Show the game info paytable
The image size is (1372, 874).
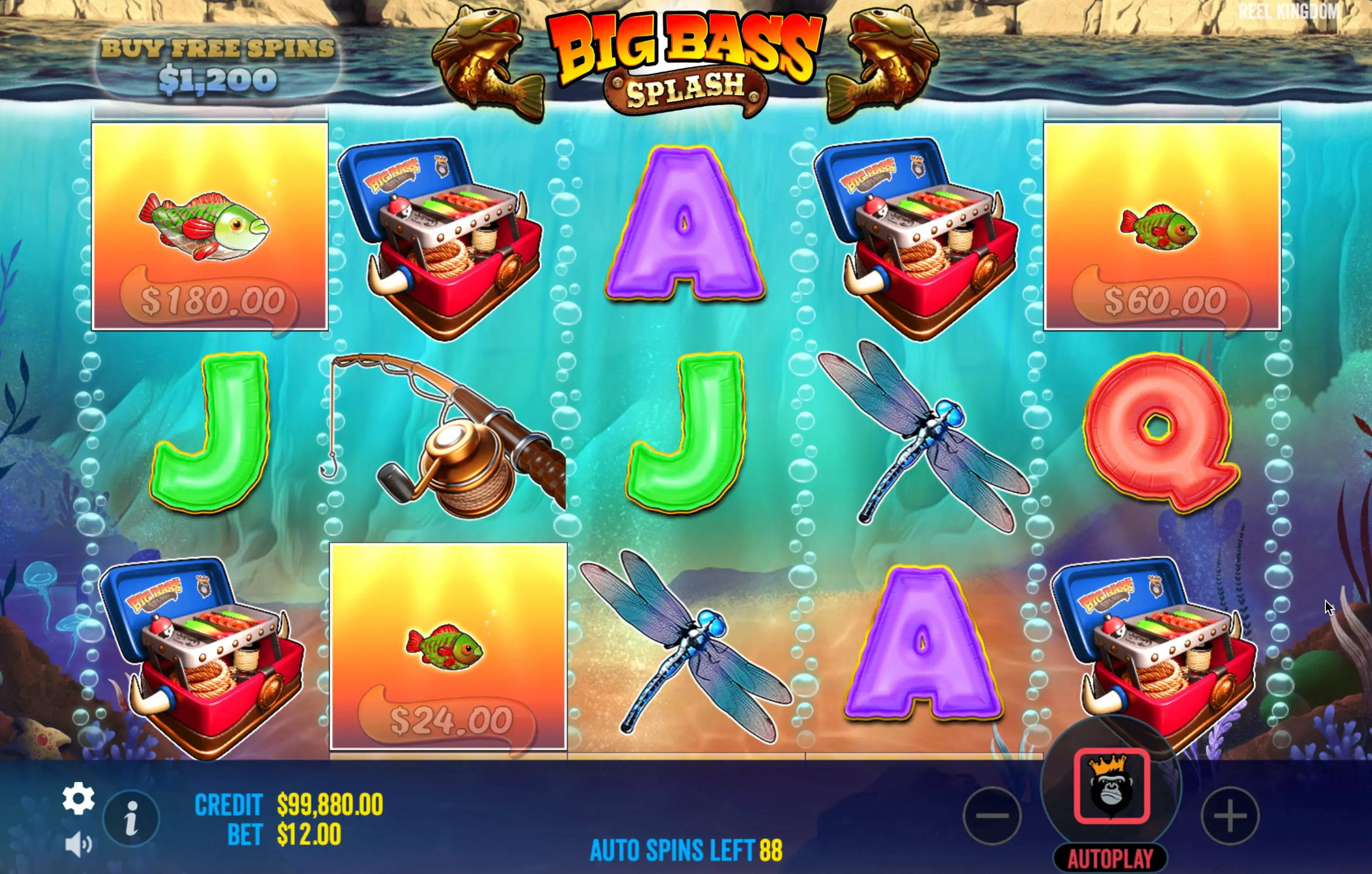click(x=131, y=819)
